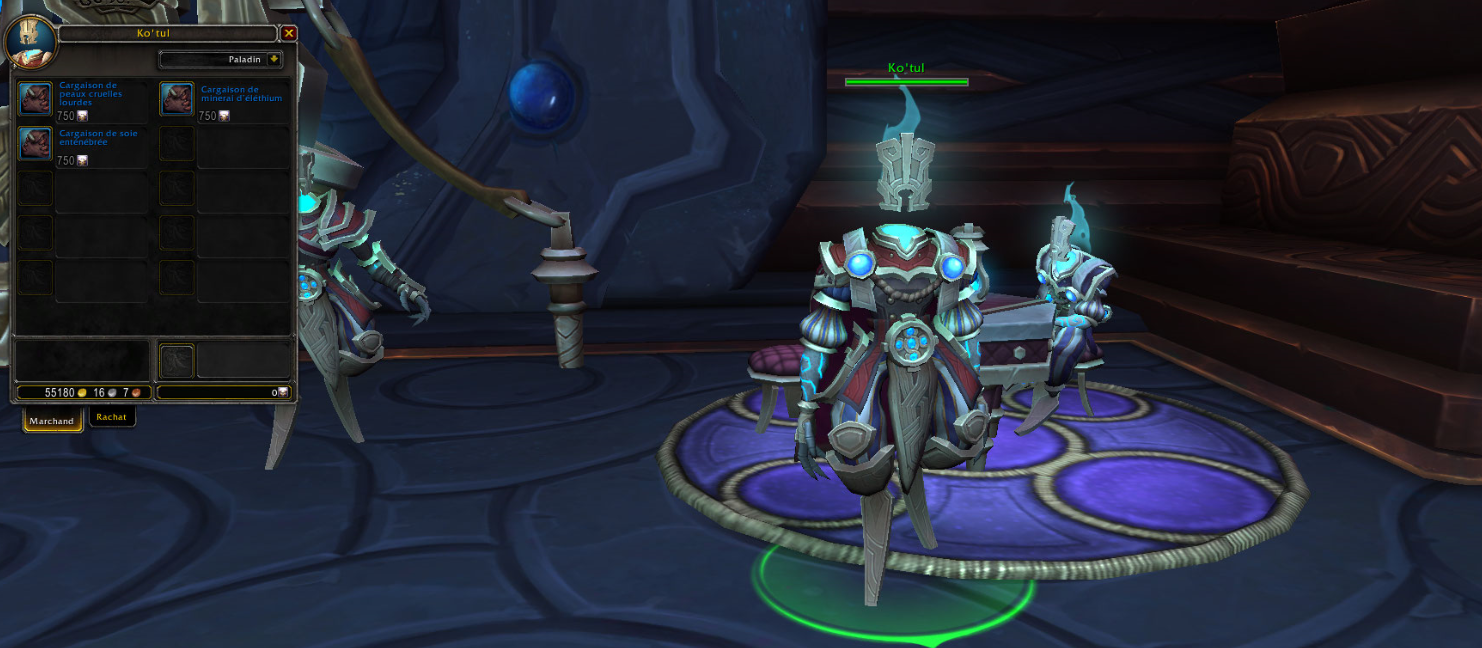Click Ko'tul's portrait in the merchant frame

pos(29,40)
